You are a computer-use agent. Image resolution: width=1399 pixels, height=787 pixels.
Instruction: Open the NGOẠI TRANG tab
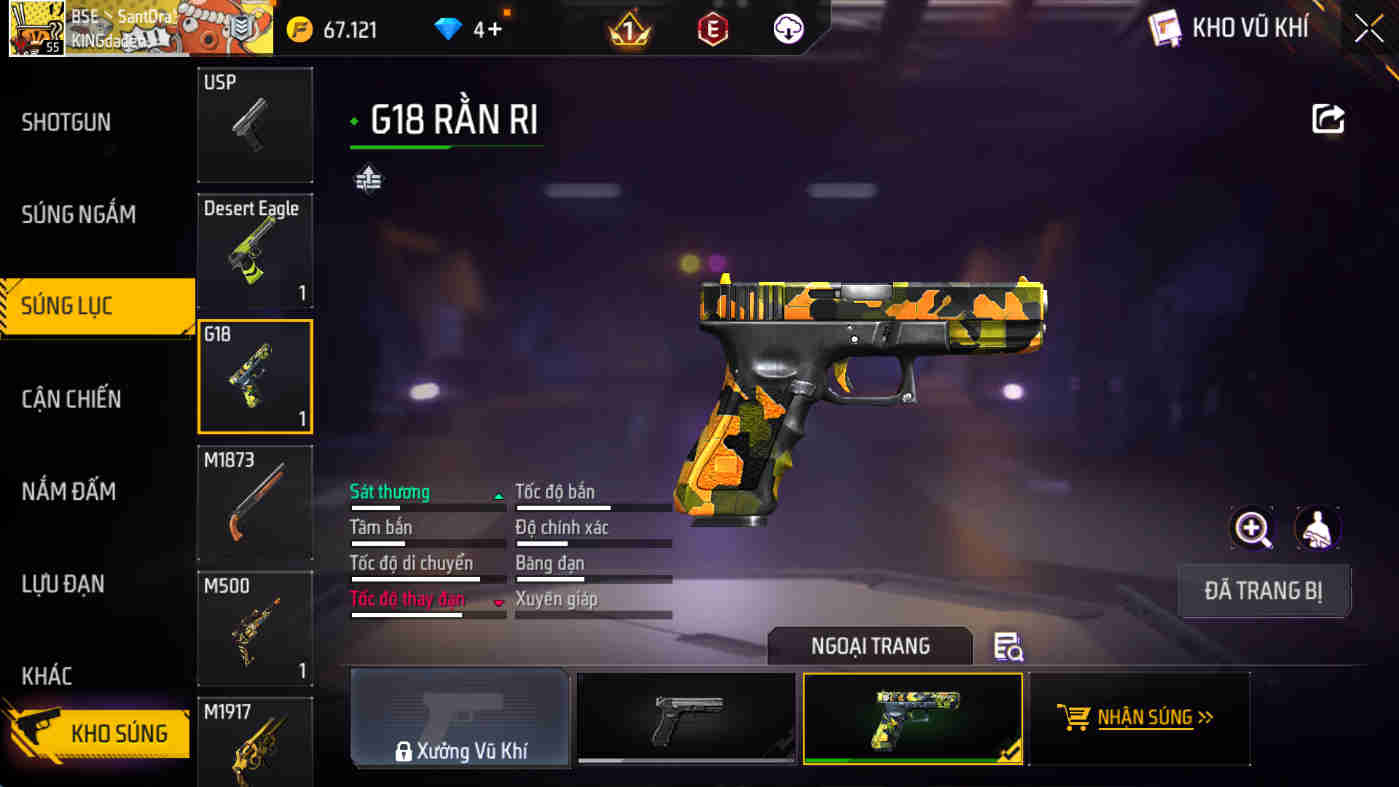point(869,646)
